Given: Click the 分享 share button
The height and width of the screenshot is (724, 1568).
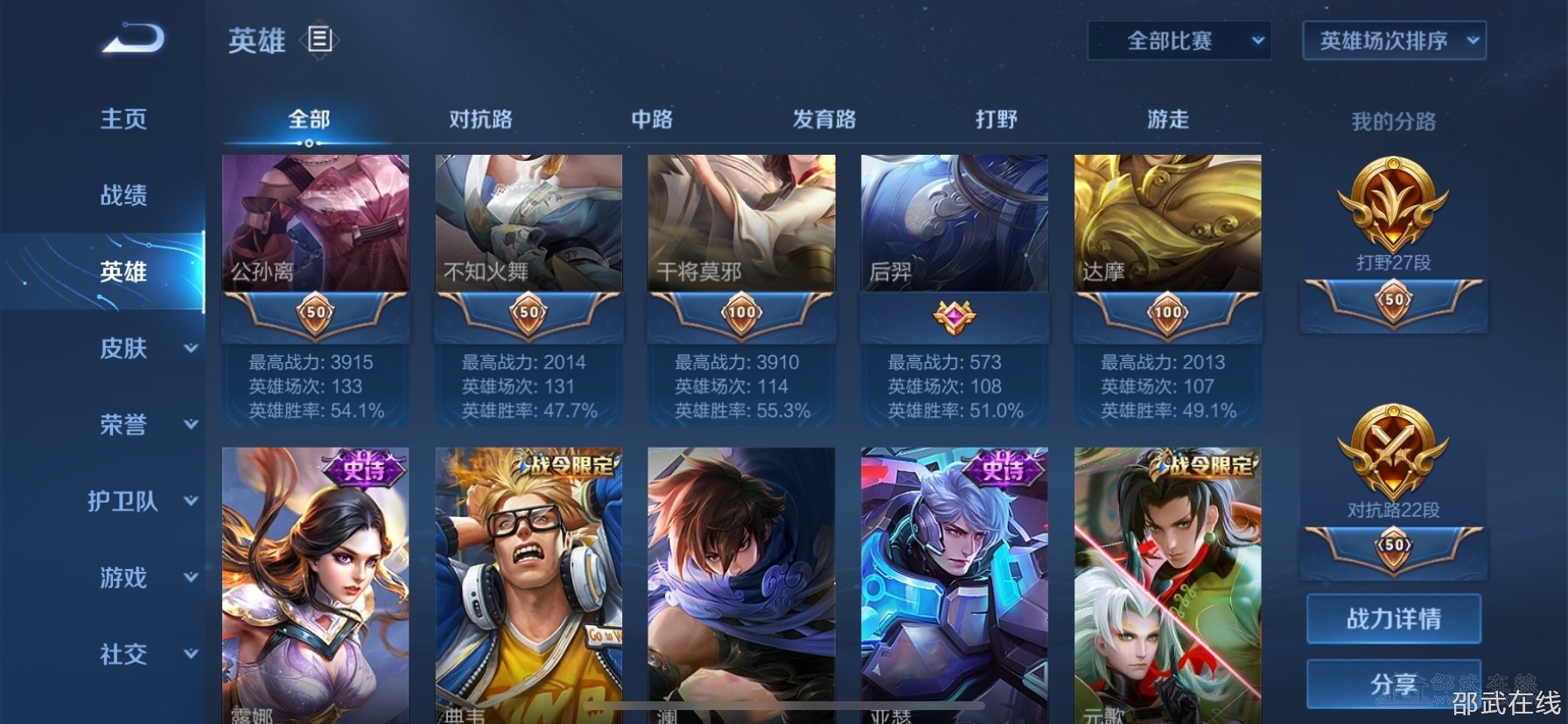Looking at the screenshot, I should (1393, 684).
